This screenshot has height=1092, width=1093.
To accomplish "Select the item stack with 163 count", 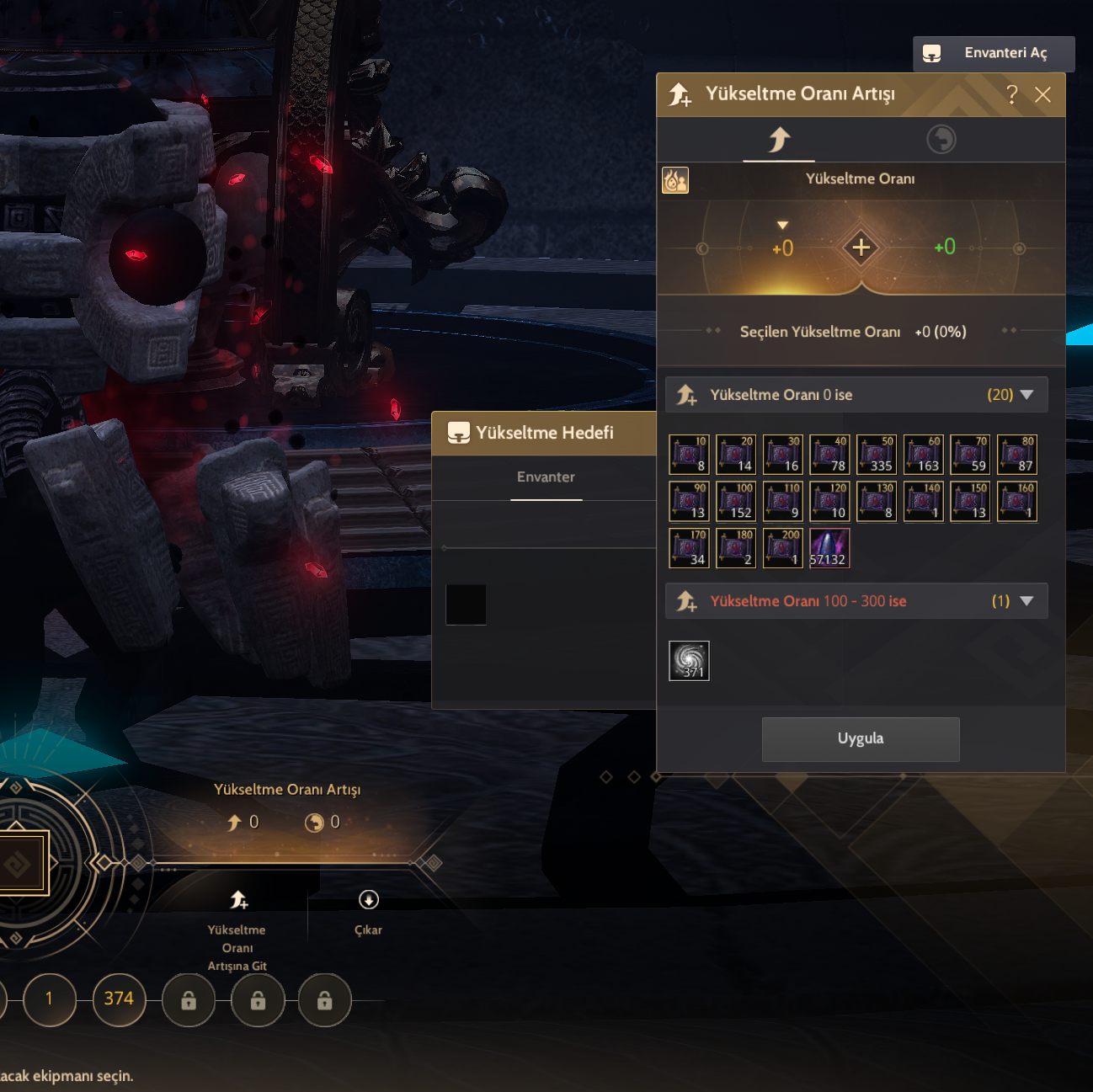I will click(924, 455).
